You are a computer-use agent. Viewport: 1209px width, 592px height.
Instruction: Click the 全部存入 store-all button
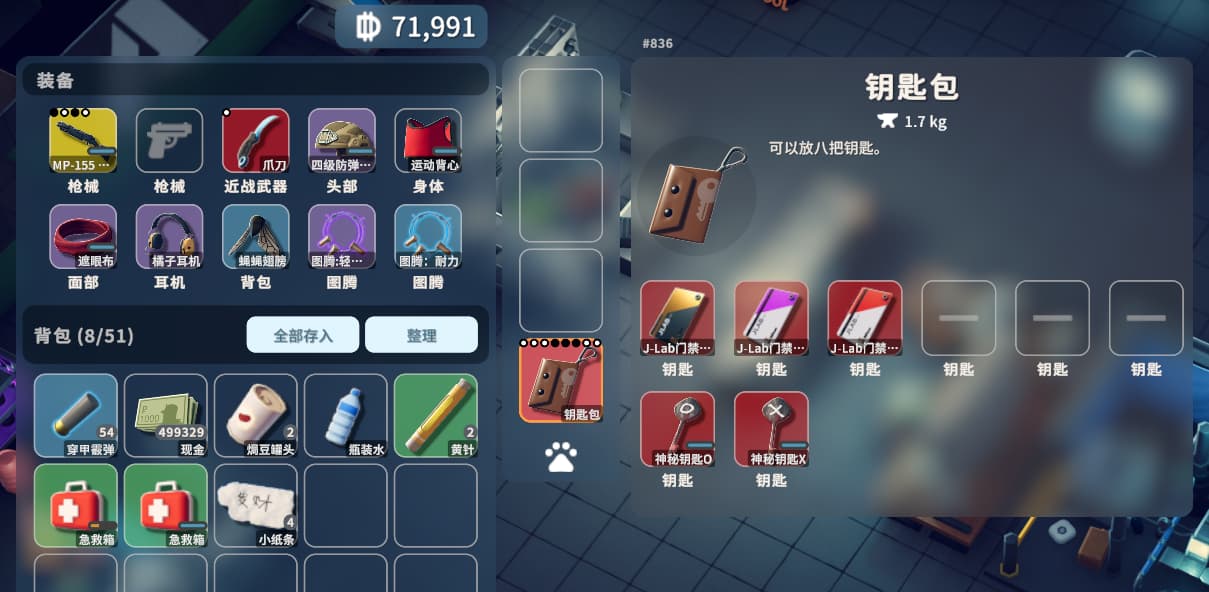(302, 335)
